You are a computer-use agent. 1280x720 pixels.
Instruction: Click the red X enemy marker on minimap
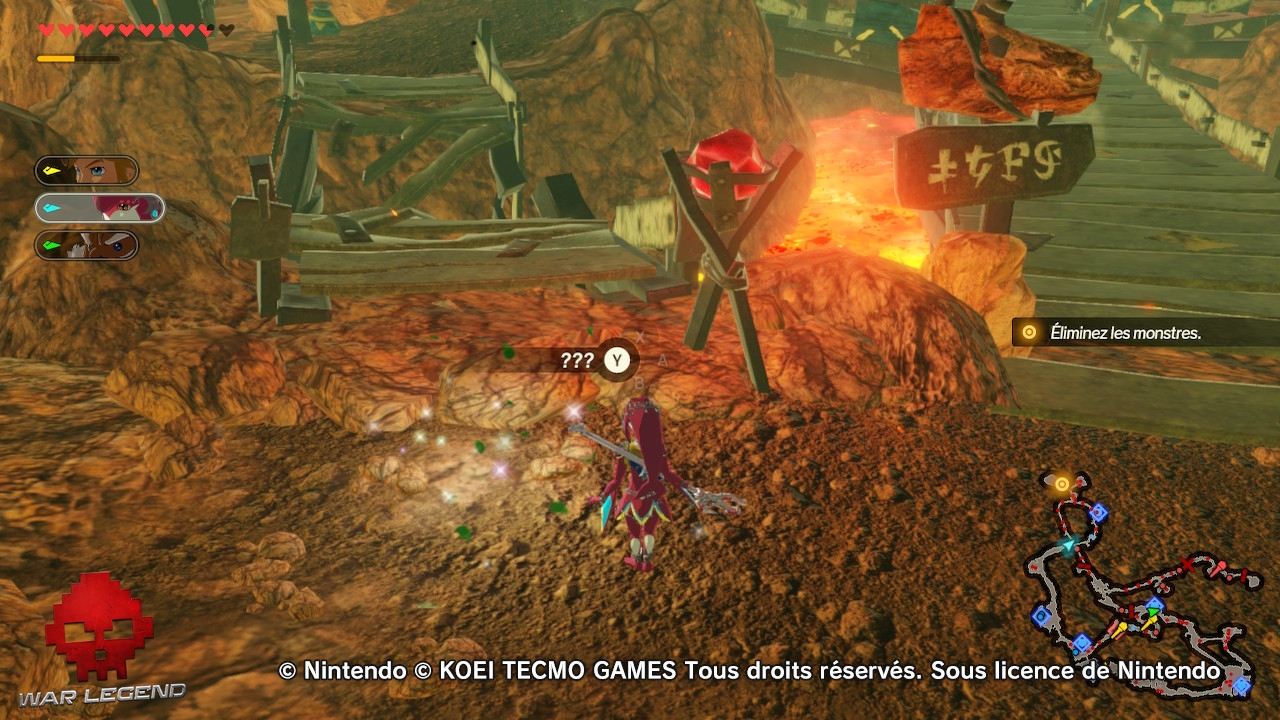click(x=1187, y=563)
